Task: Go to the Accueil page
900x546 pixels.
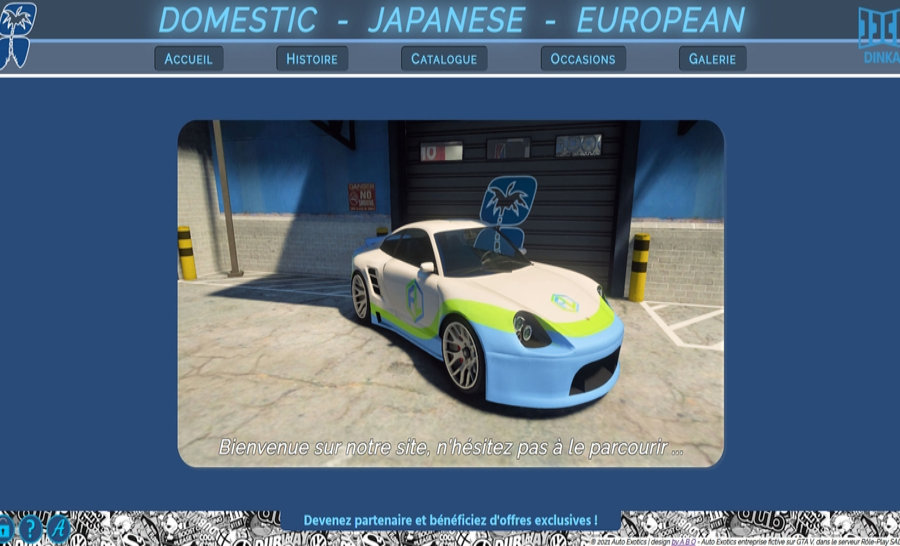Action: click(188, 59)
